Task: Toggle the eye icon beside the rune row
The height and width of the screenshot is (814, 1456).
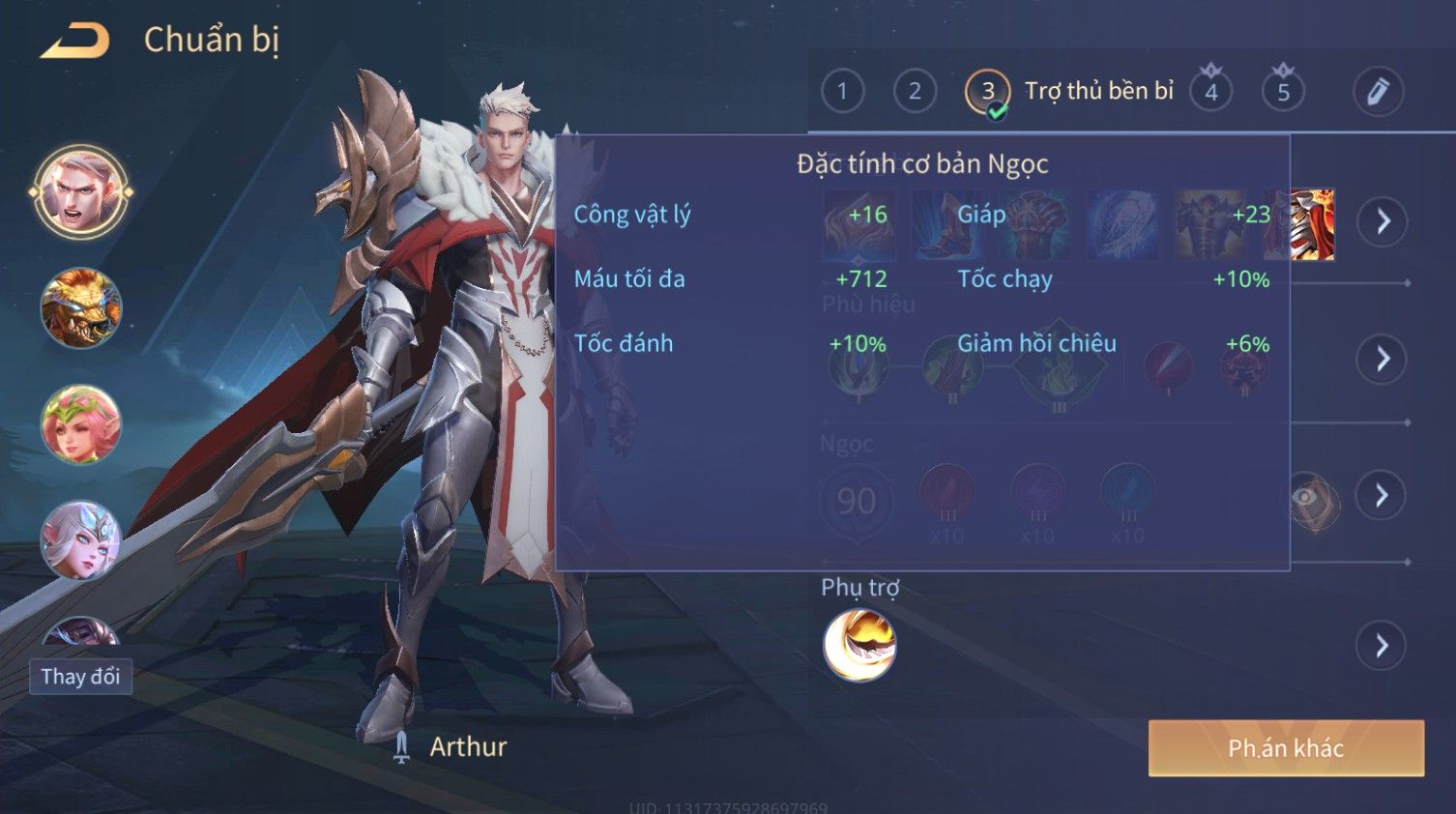Action: point(1307,497)
